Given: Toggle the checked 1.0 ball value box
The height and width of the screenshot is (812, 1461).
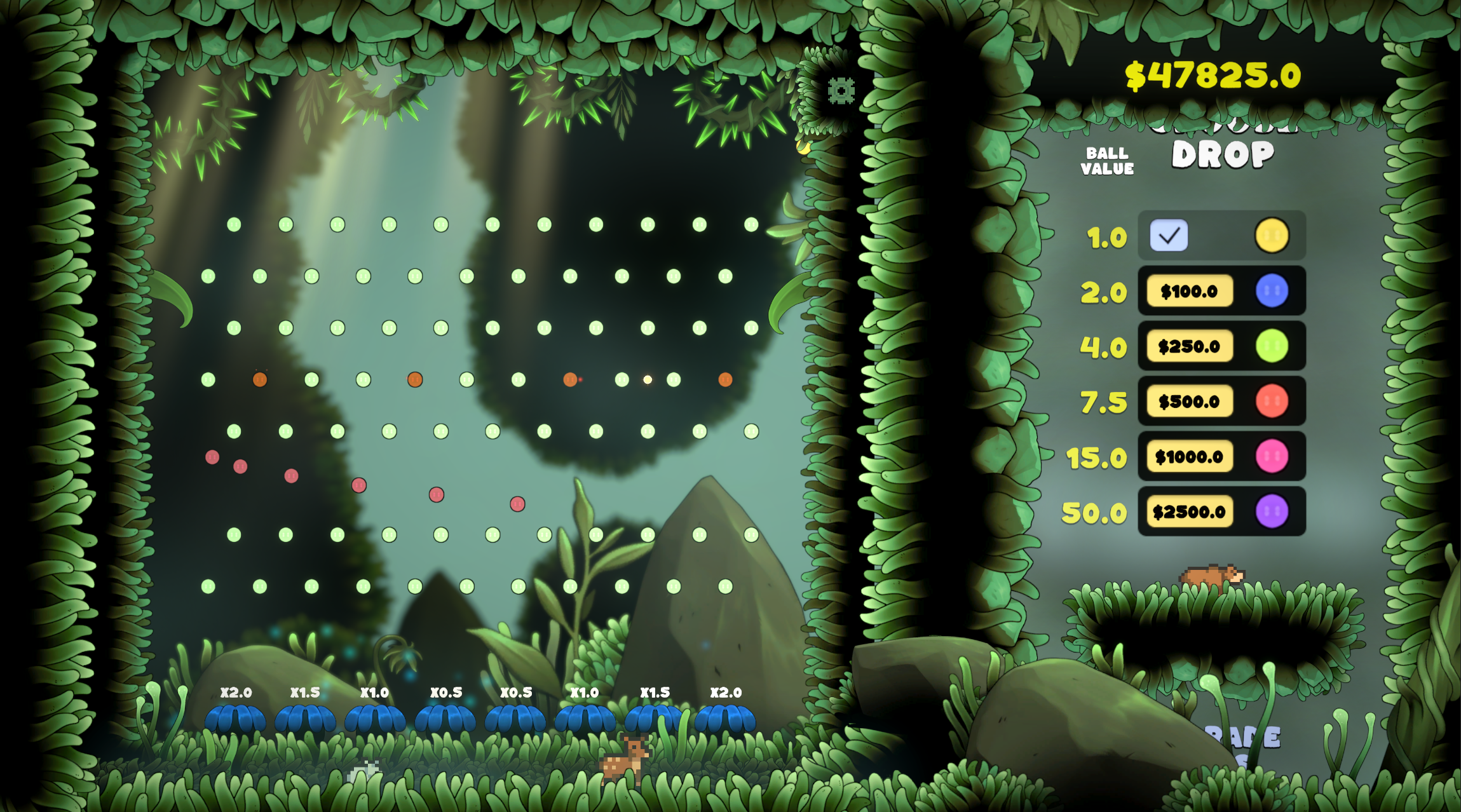Looking at the screenshot, I should click(1169, 236).
